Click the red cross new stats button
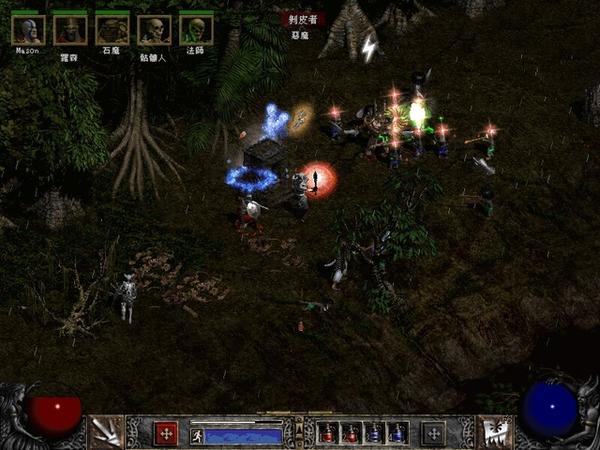This screenshot has height=450, width=600. tap(166, 433)
